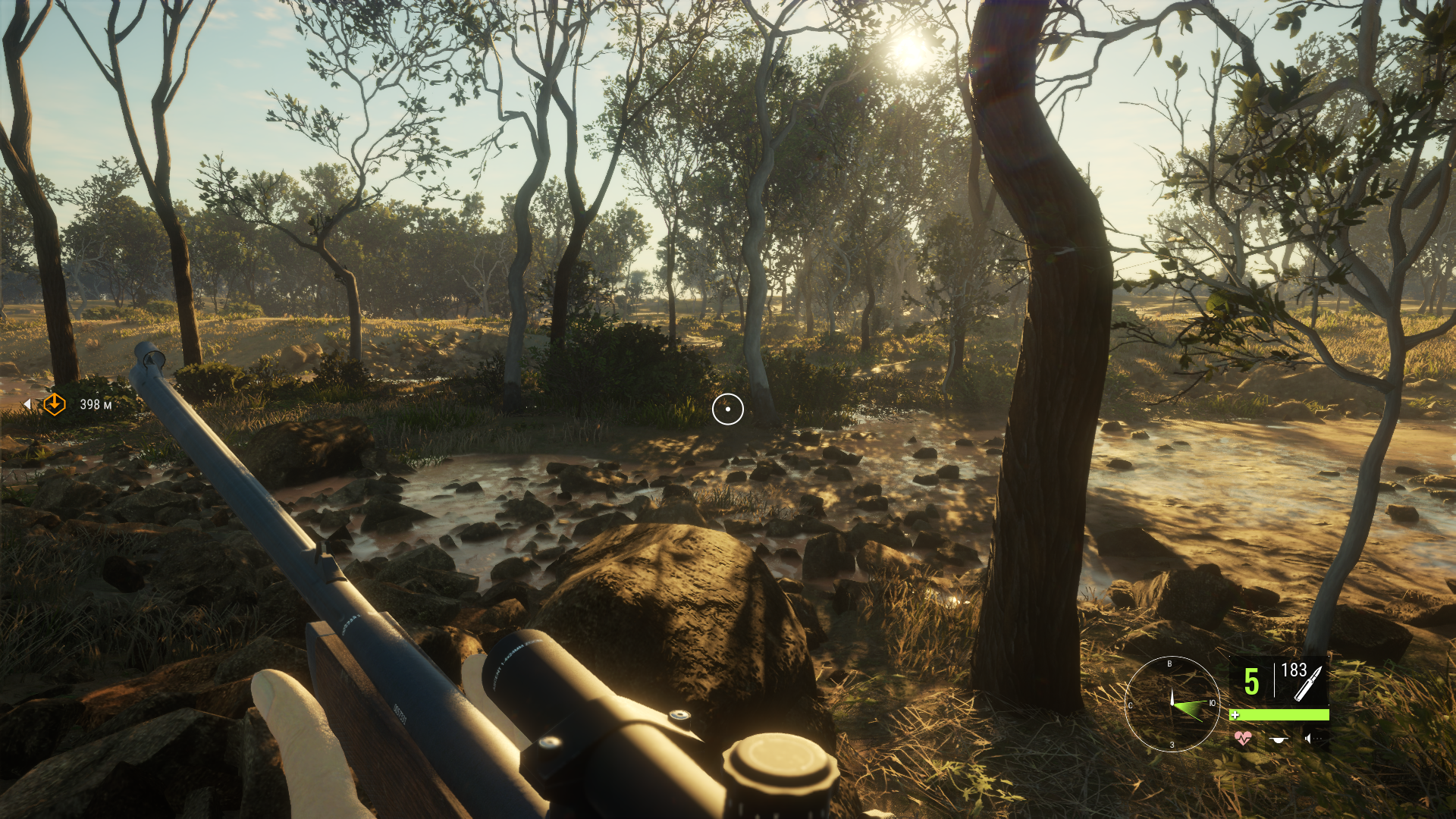Select the pink heart rate icon
The image size is (1456, 819).
click(1242, 738)
